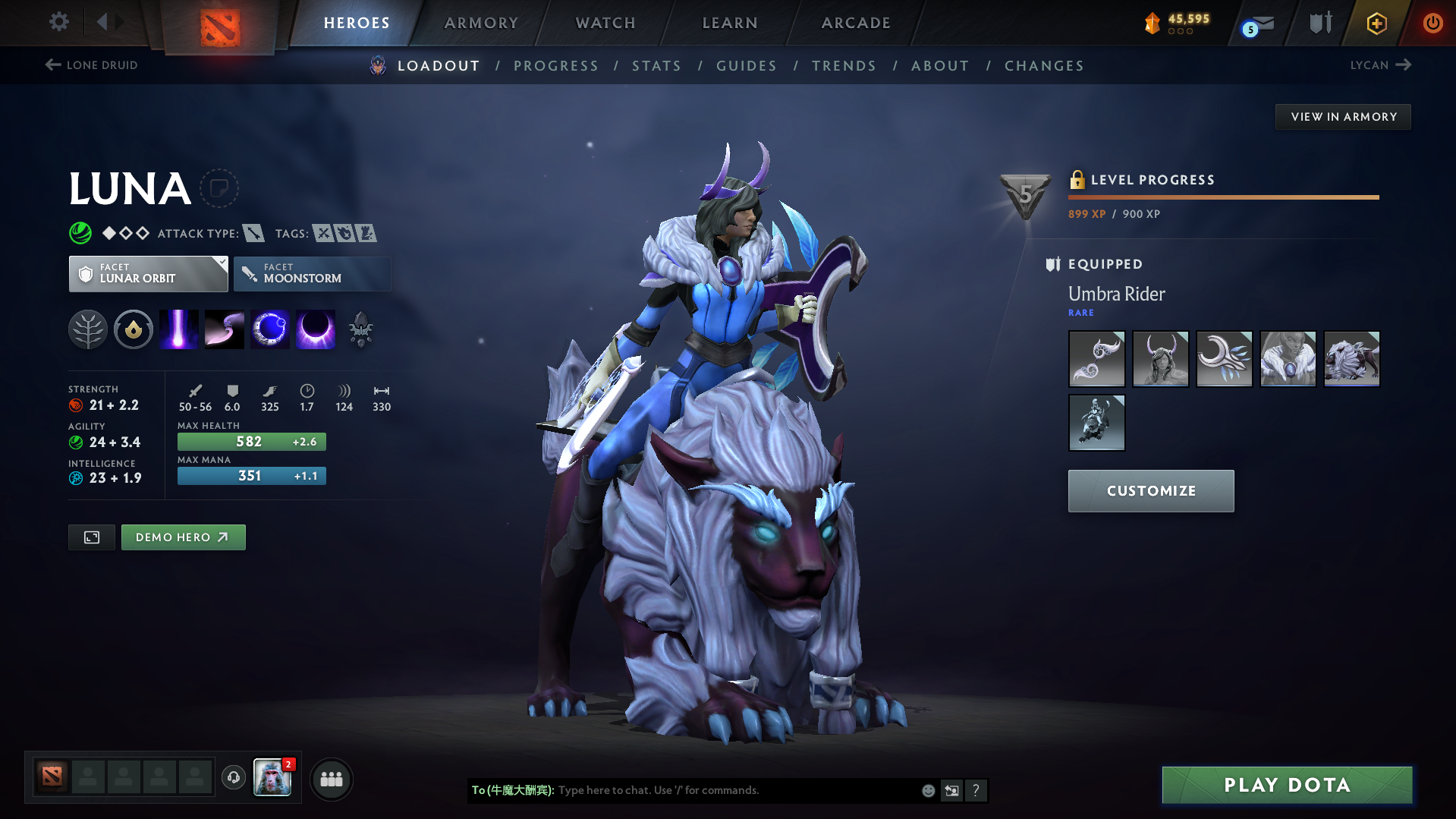Switch to the STATS tab
The image size is (1456, 819).
(656, 65)
